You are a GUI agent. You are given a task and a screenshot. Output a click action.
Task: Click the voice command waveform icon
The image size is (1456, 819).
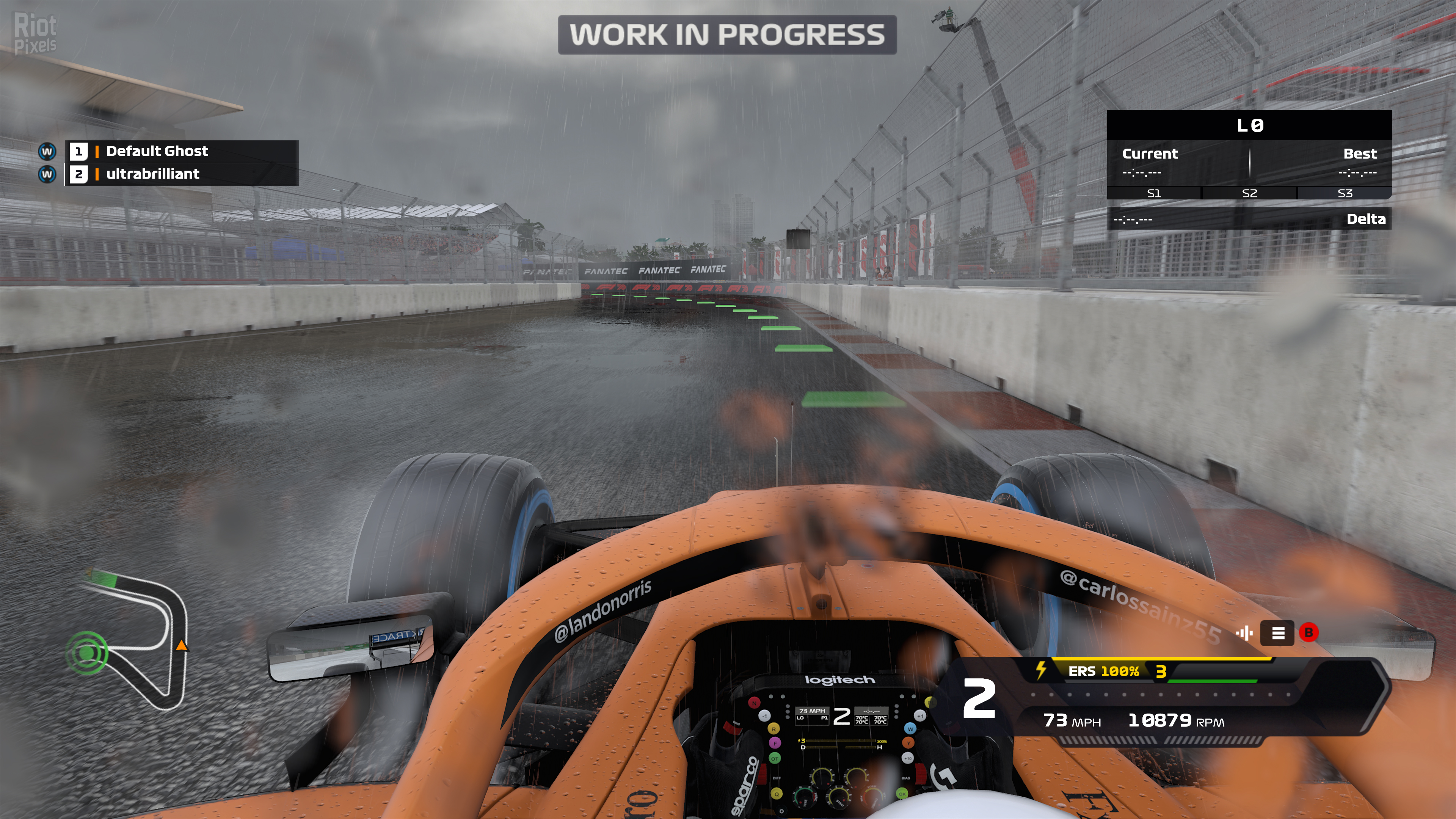click(x=1244, y=633)
